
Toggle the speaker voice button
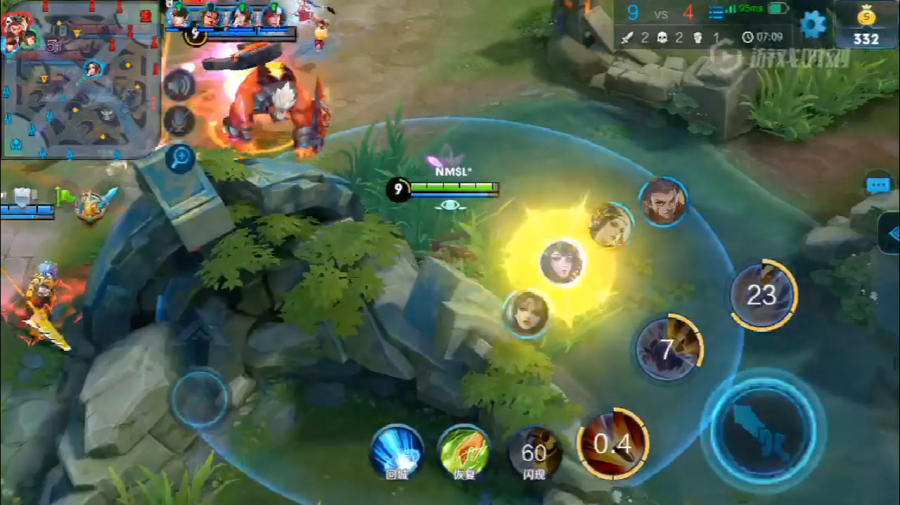[180, 85]
